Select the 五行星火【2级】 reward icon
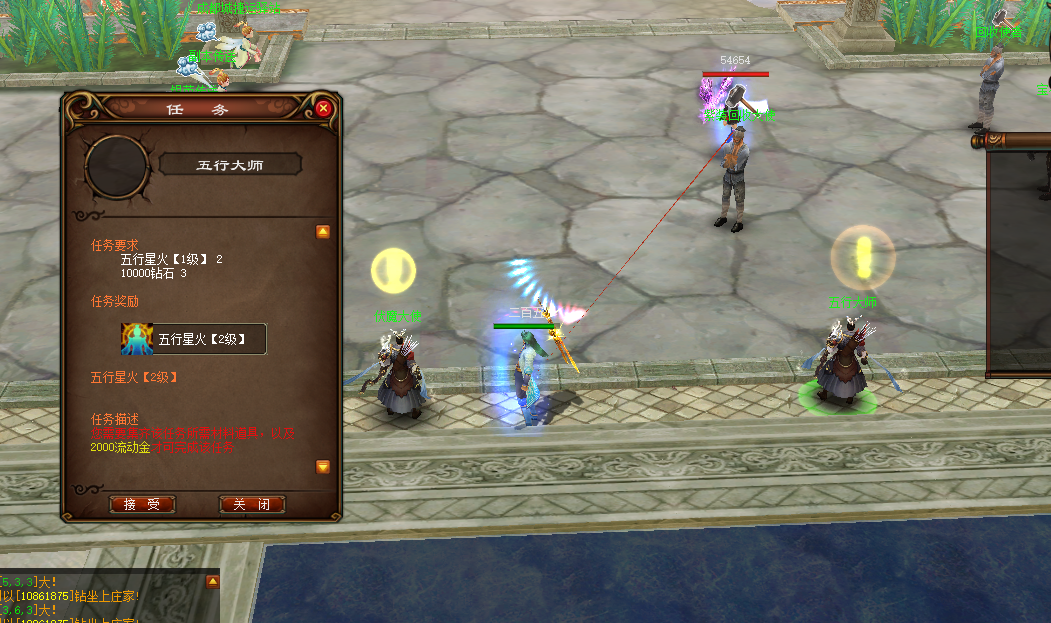Viewport: 1051px width, 623px height. pyautogui.click(x=136, y=339)
